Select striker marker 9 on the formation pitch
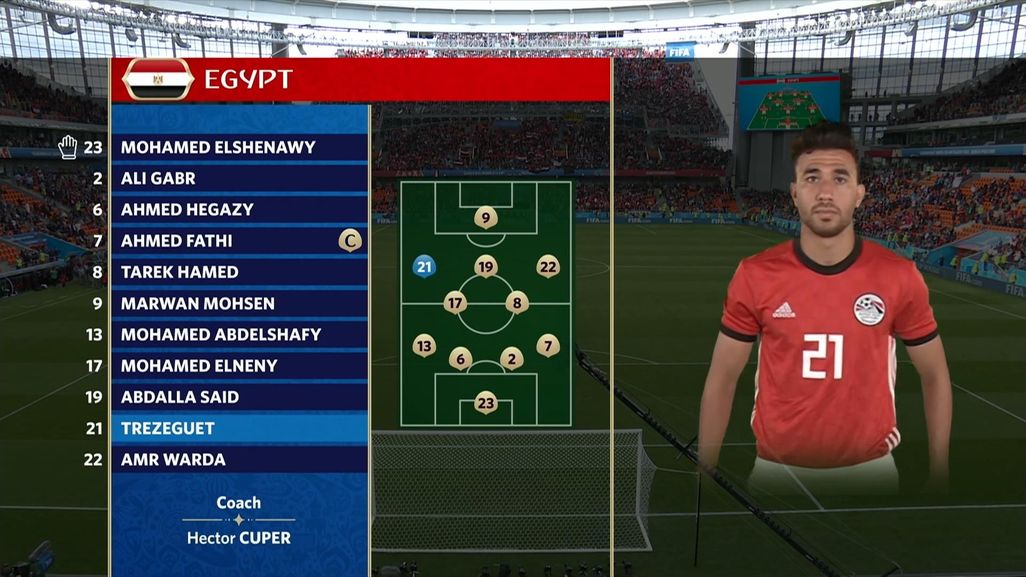The image size is (1026, 577). tap(486, 217)
